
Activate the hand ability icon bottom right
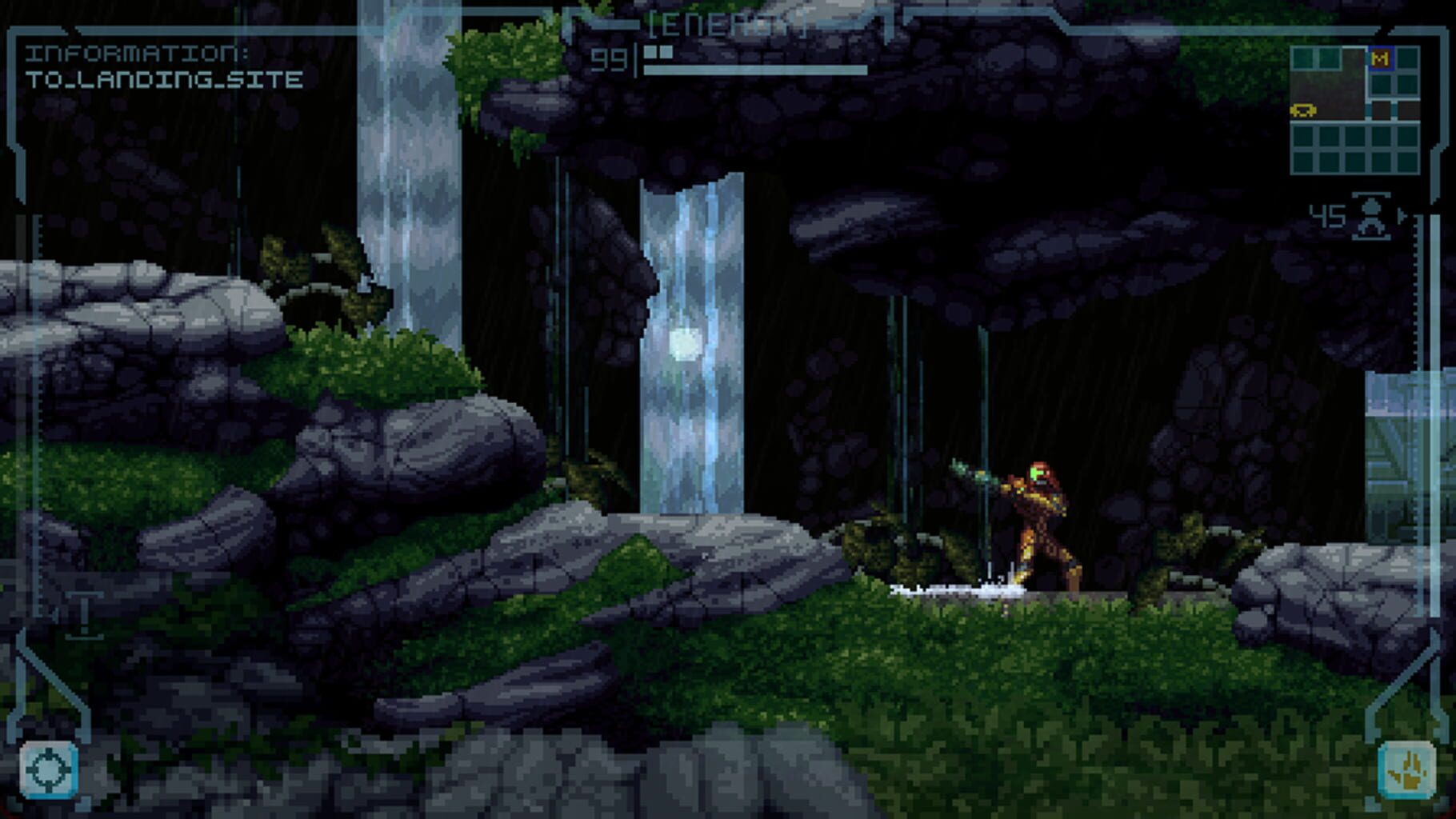tap(1406, 769)
